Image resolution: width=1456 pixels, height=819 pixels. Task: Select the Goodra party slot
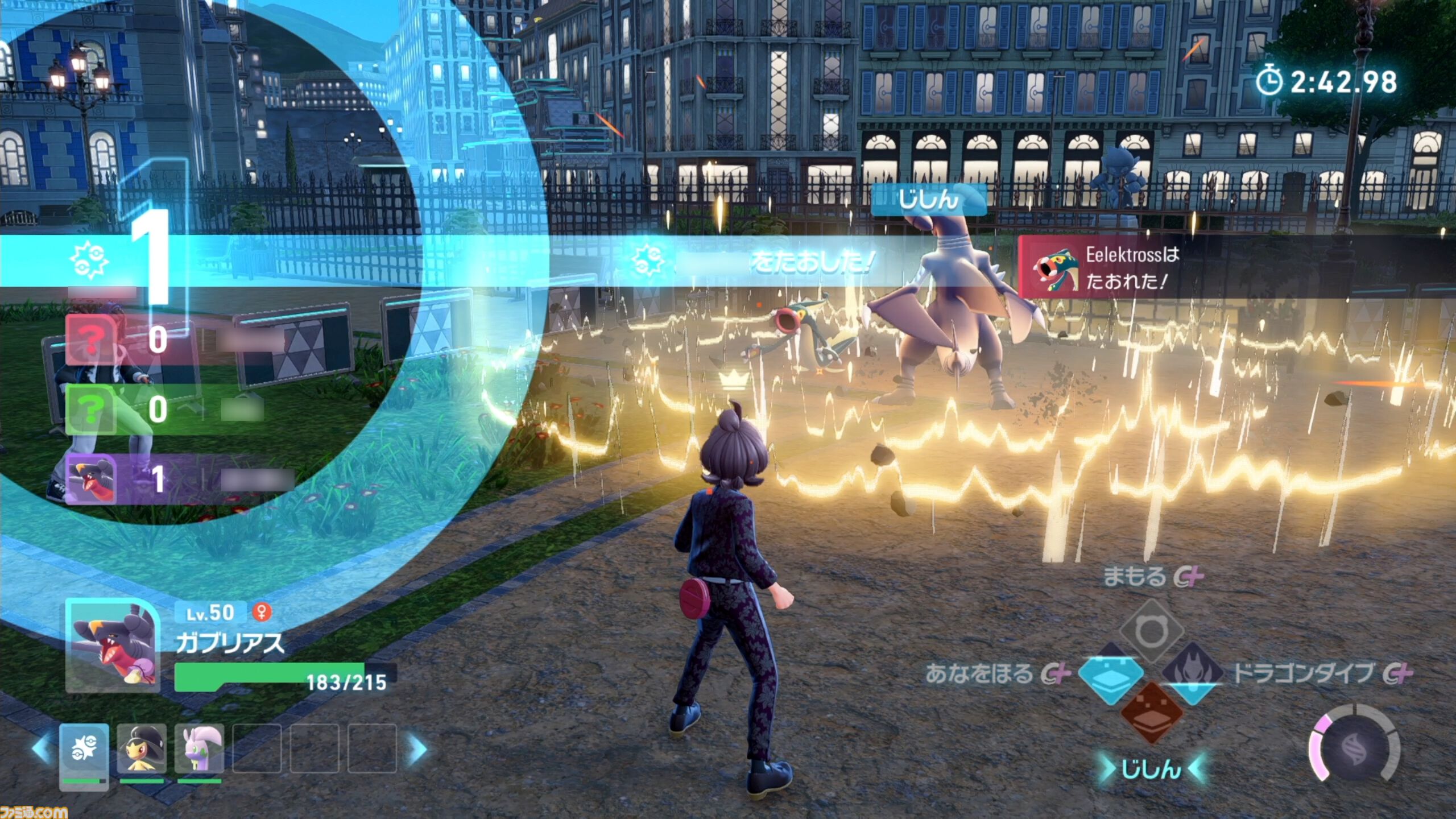click(x=199, y=748)
